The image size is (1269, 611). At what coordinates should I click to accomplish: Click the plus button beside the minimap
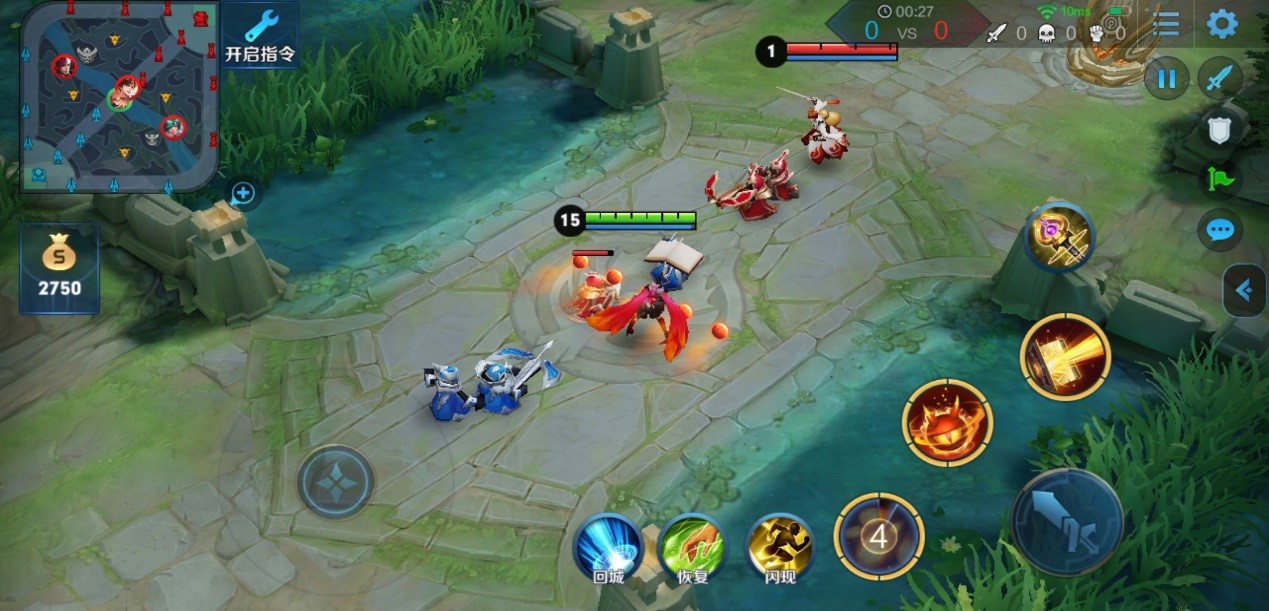(x=243, y=194)
